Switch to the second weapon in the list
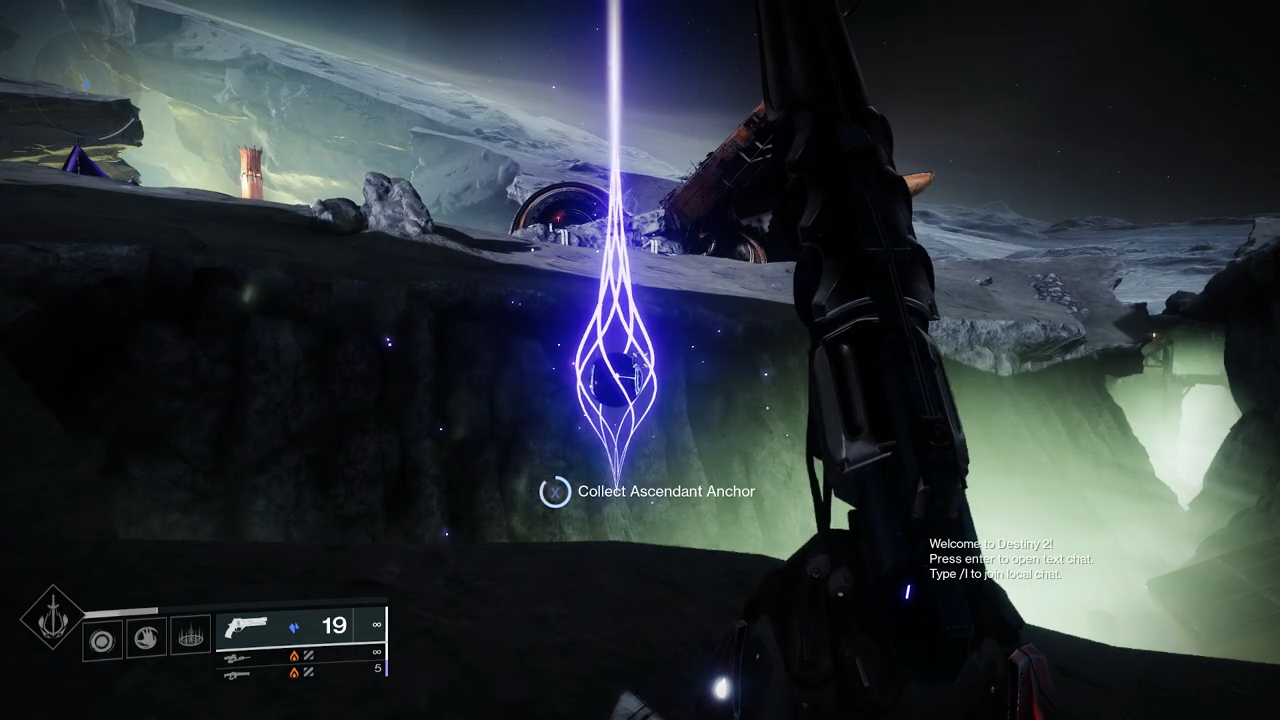This screenshot has height=720, width=1280. (x=238, y=657)
